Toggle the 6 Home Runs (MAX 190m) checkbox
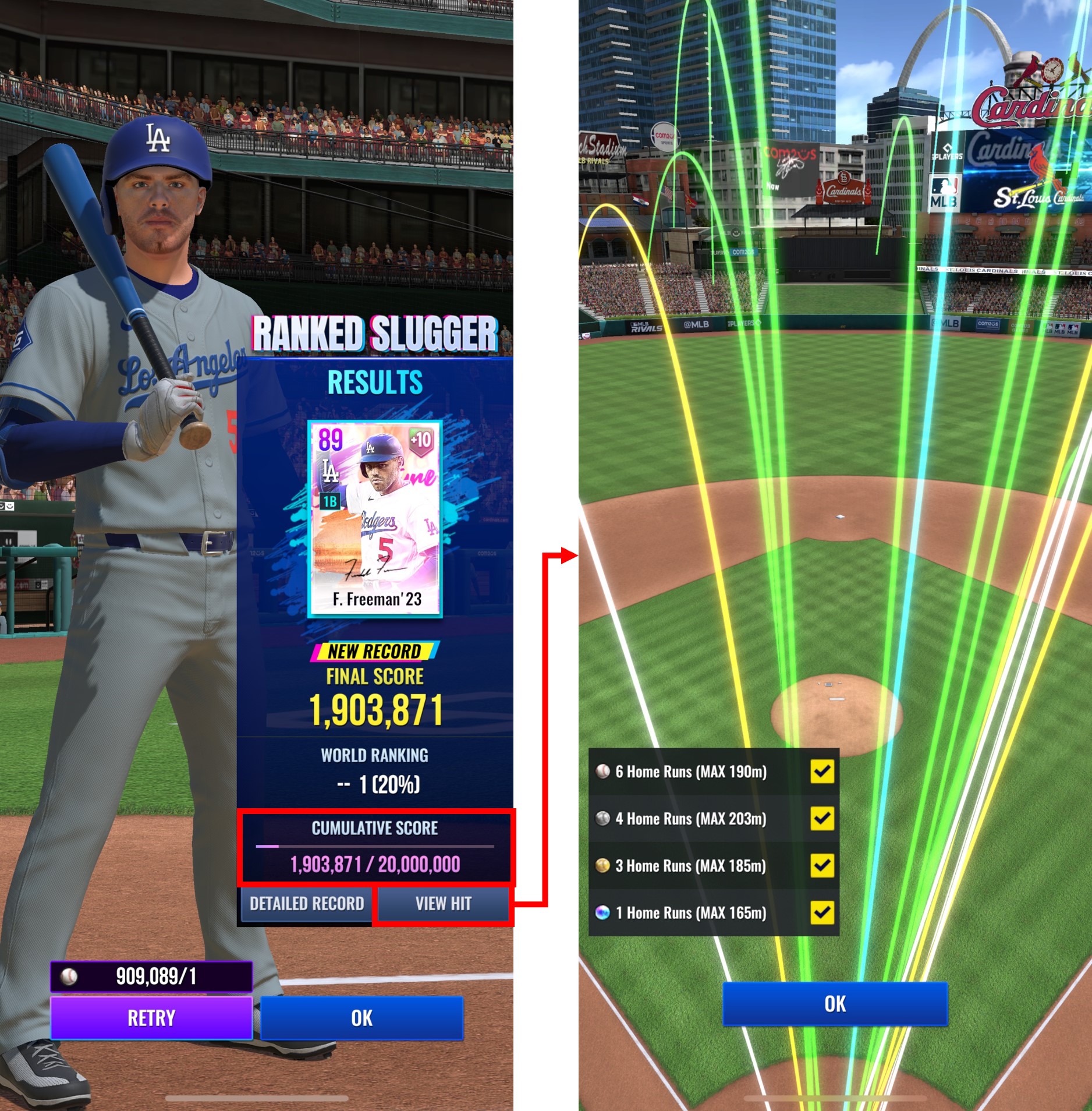The height and width of the screenshot is (1111, 1092). pos(822,772)
